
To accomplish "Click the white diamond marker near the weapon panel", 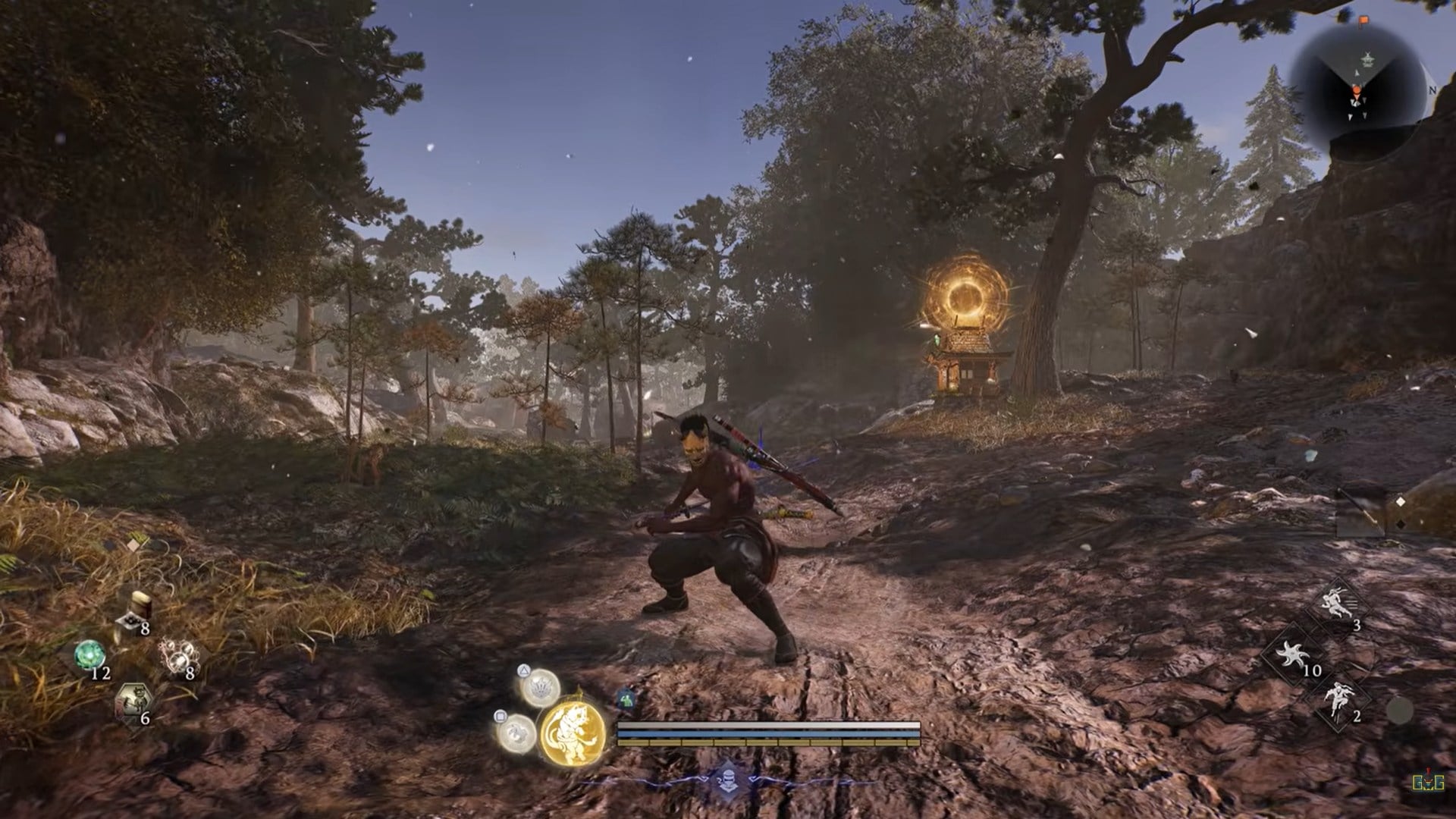I will coord(1401,502).
